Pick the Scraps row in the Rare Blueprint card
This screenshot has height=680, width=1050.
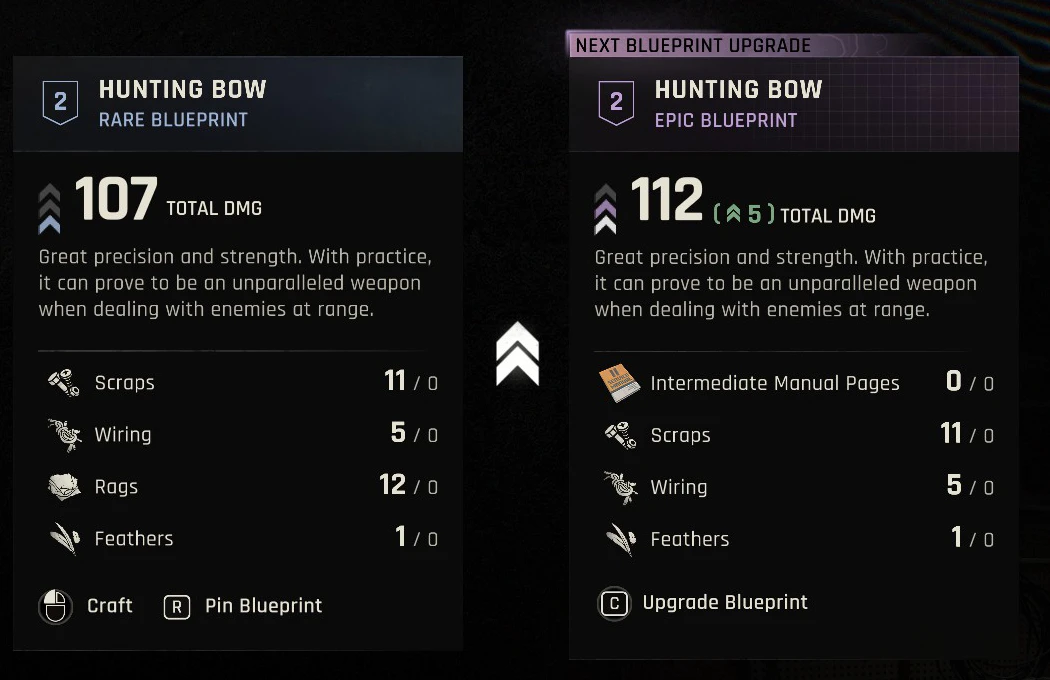click(238, 383)
